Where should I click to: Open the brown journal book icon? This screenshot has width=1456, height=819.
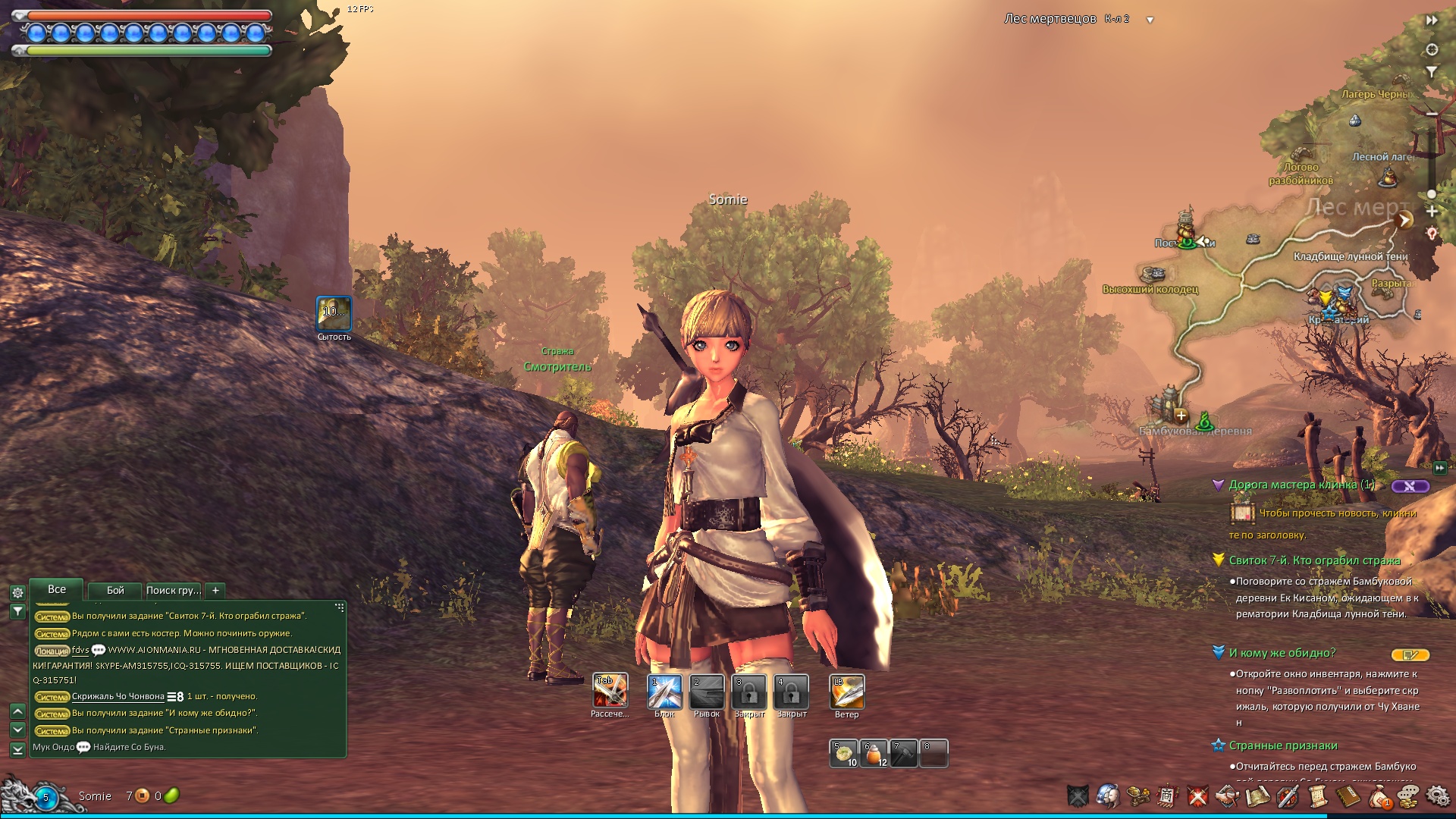click(x=1348, y=796)
